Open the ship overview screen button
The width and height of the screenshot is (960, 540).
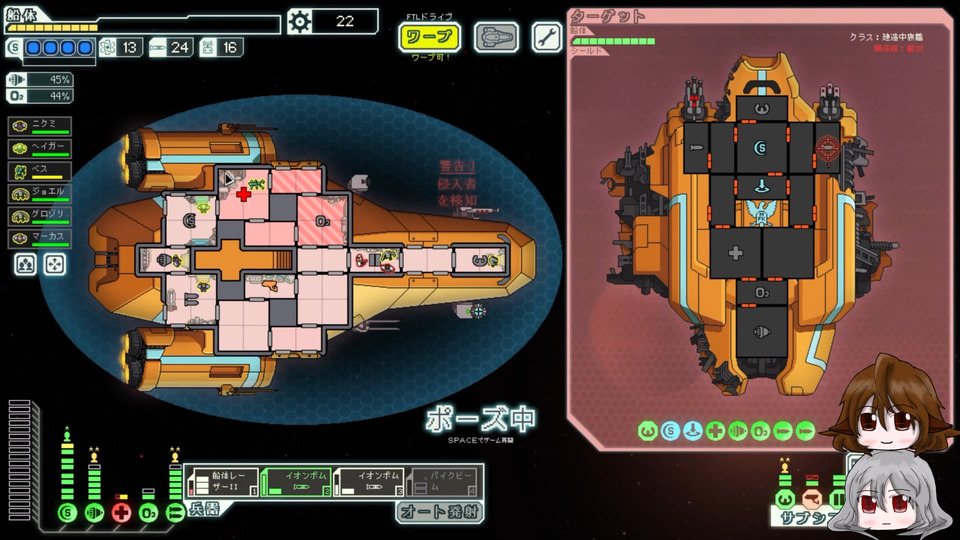(495, 38)
